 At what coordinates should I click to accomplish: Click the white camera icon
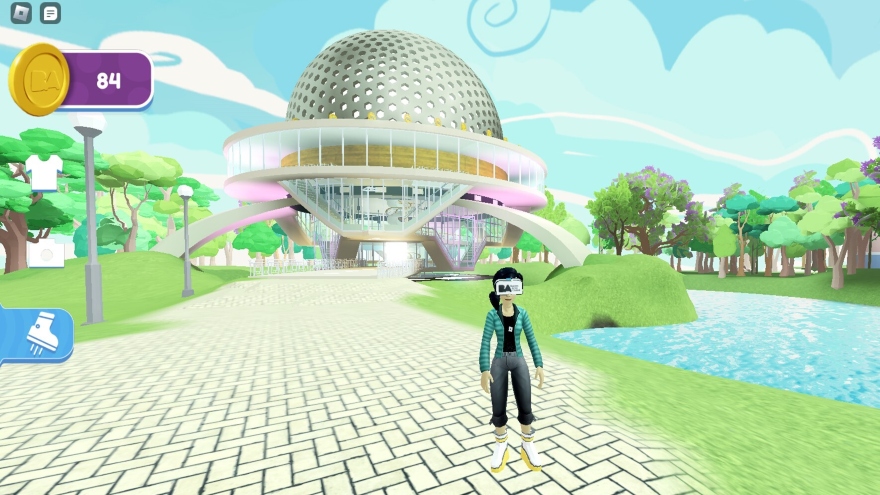tap(45, 254)
